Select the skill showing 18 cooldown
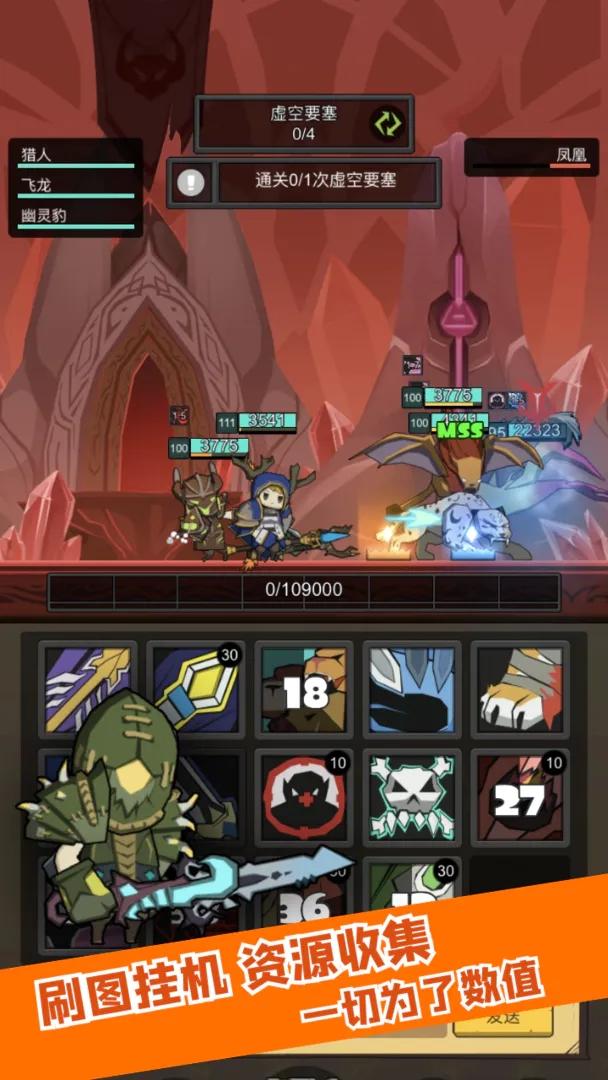The width and height of the screenshot is (608, 1080). pos(305,689)
